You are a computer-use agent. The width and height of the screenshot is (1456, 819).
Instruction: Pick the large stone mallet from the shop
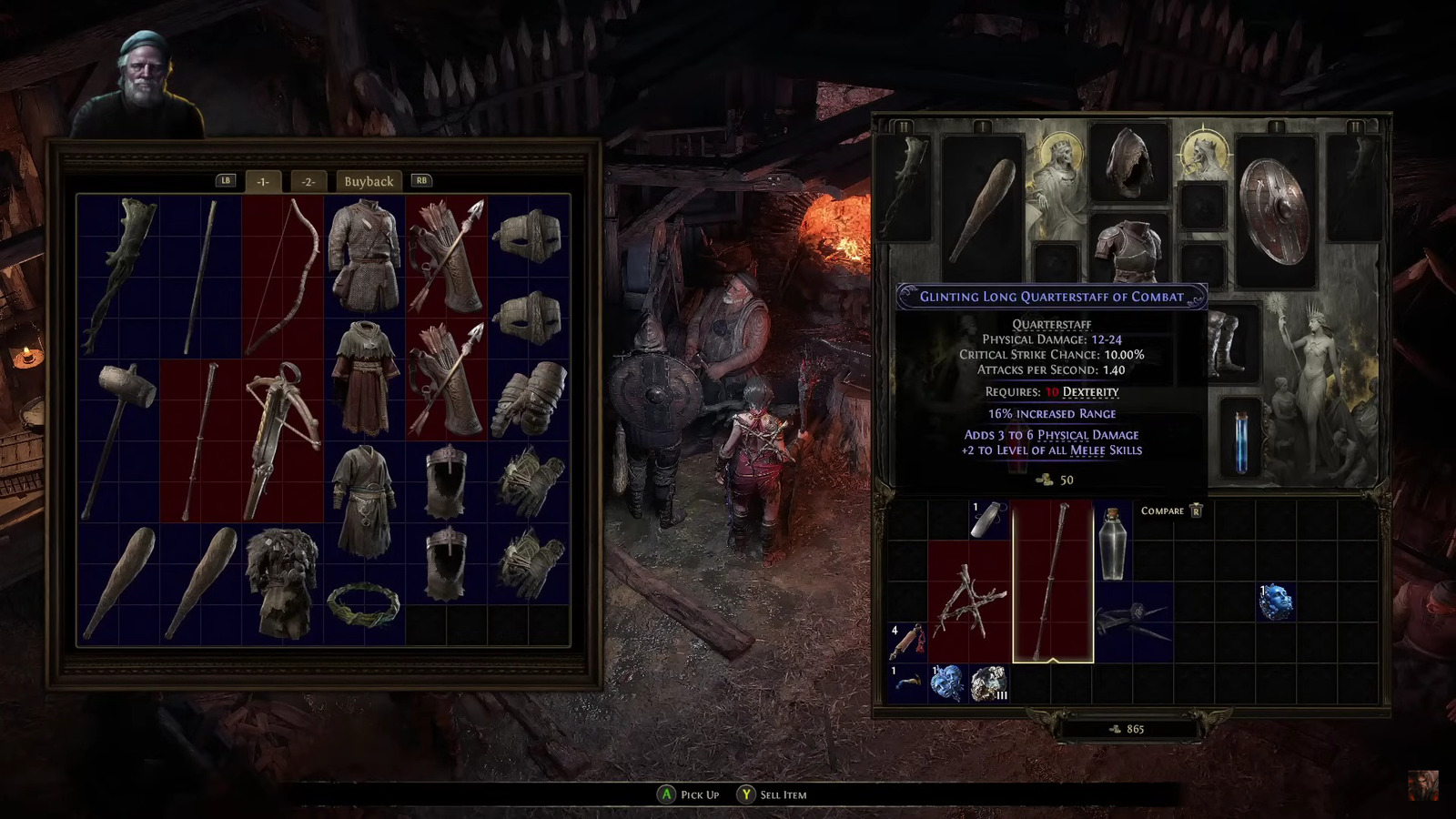pos(119,440)
